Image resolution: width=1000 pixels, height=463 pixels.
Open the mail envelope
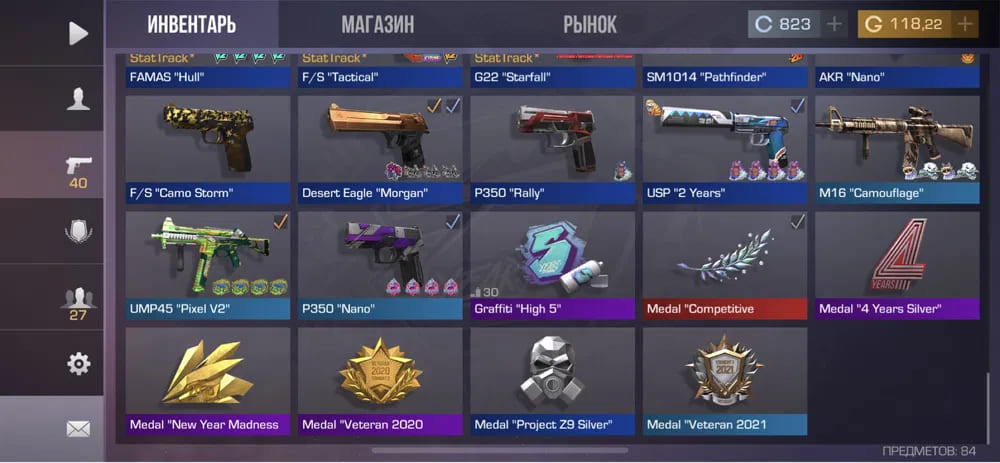pyautogui.click(x=78, y=429)
